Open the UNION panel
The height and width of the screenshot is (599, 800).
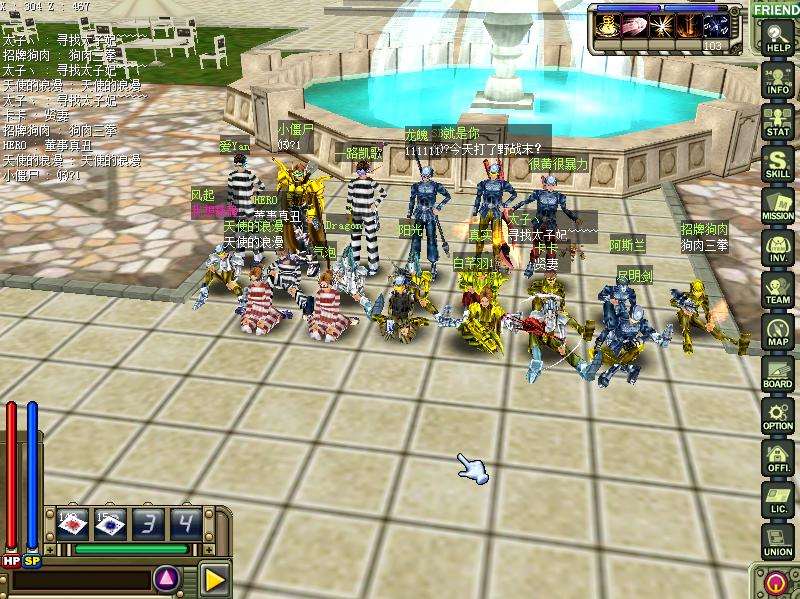tap(777, 541)
